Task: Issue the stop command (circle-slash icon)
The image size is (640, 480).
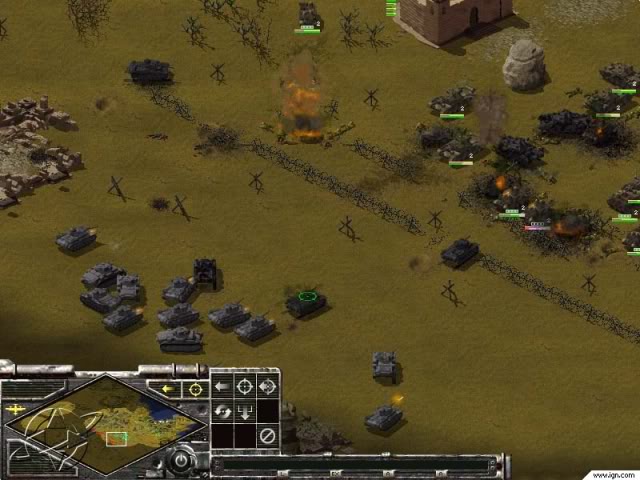Action: pyautogui.click(x=267, y=435)
